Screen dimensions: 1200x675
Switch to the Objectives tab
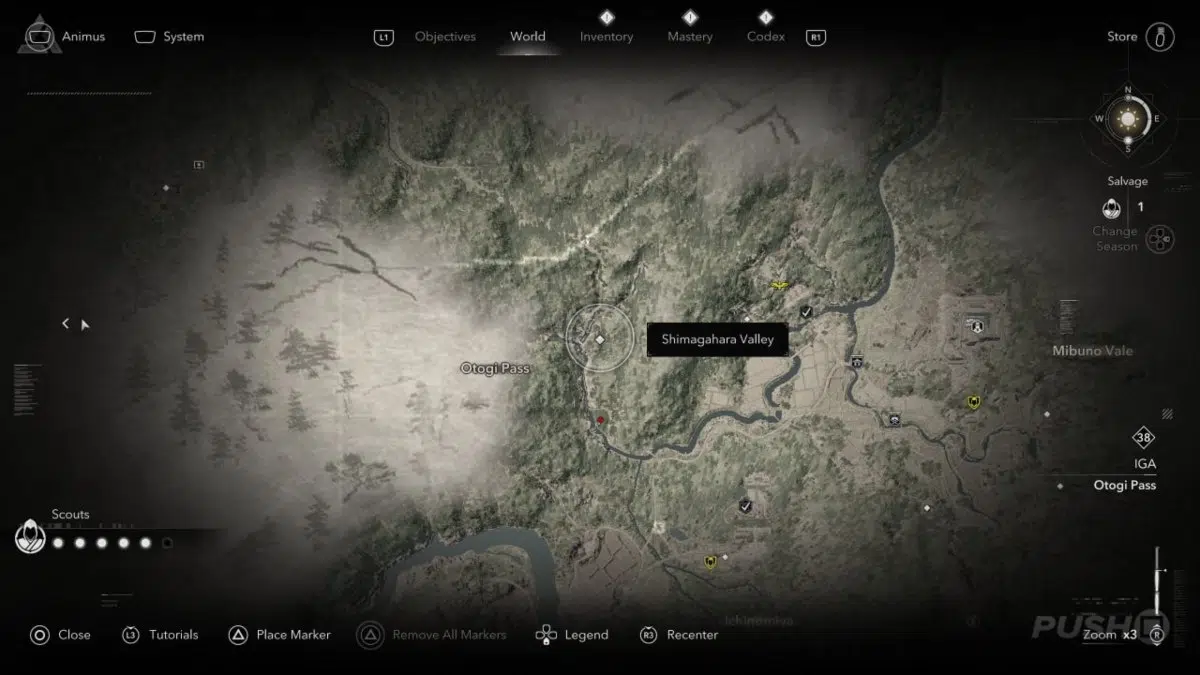pyautogui.click(x=445, y=37)
